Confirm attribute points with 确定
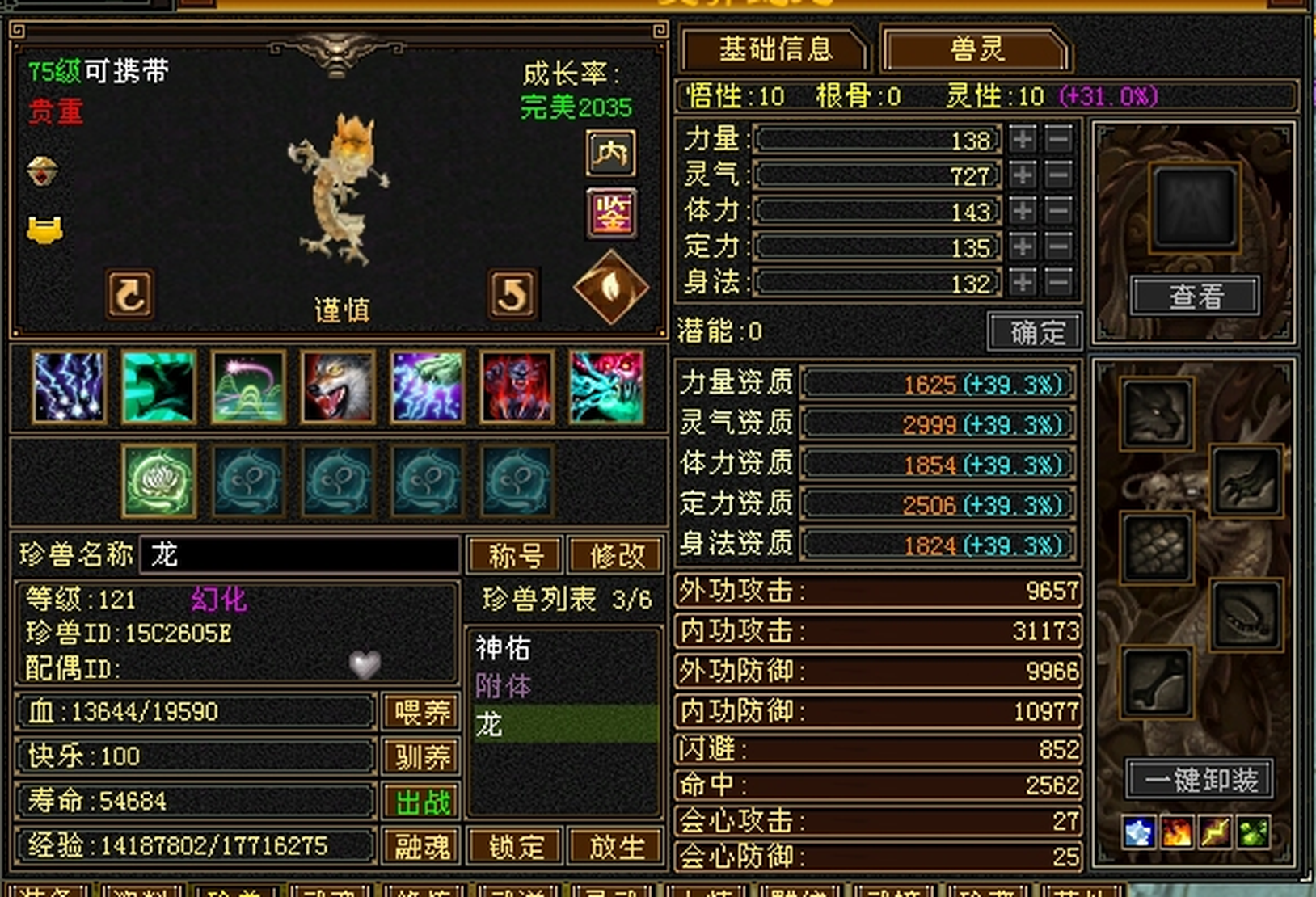Screen dimensions: 1316x897 click(x=1036, y=331)
